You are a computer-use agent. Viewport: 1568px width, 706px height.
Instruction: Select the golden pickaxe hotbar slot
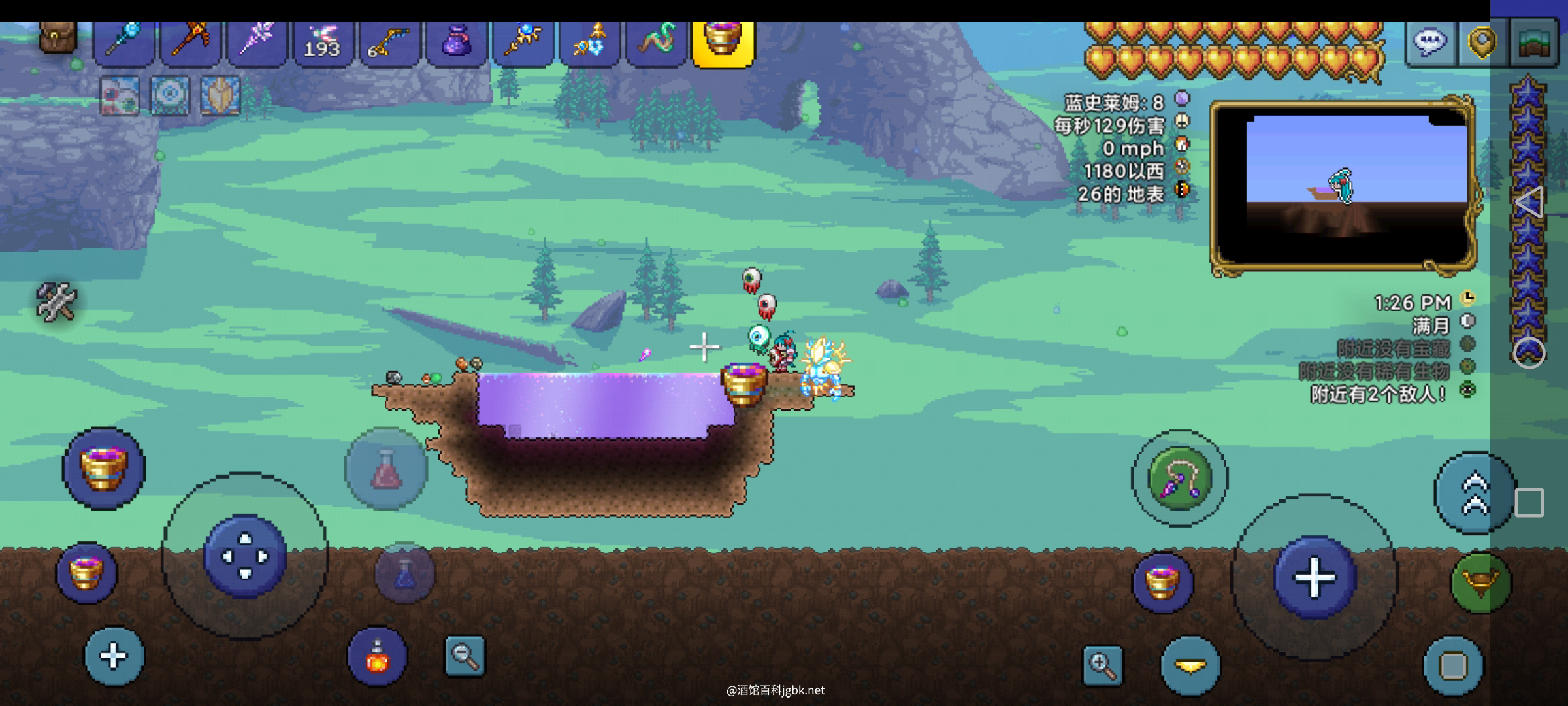pos(191,42)
